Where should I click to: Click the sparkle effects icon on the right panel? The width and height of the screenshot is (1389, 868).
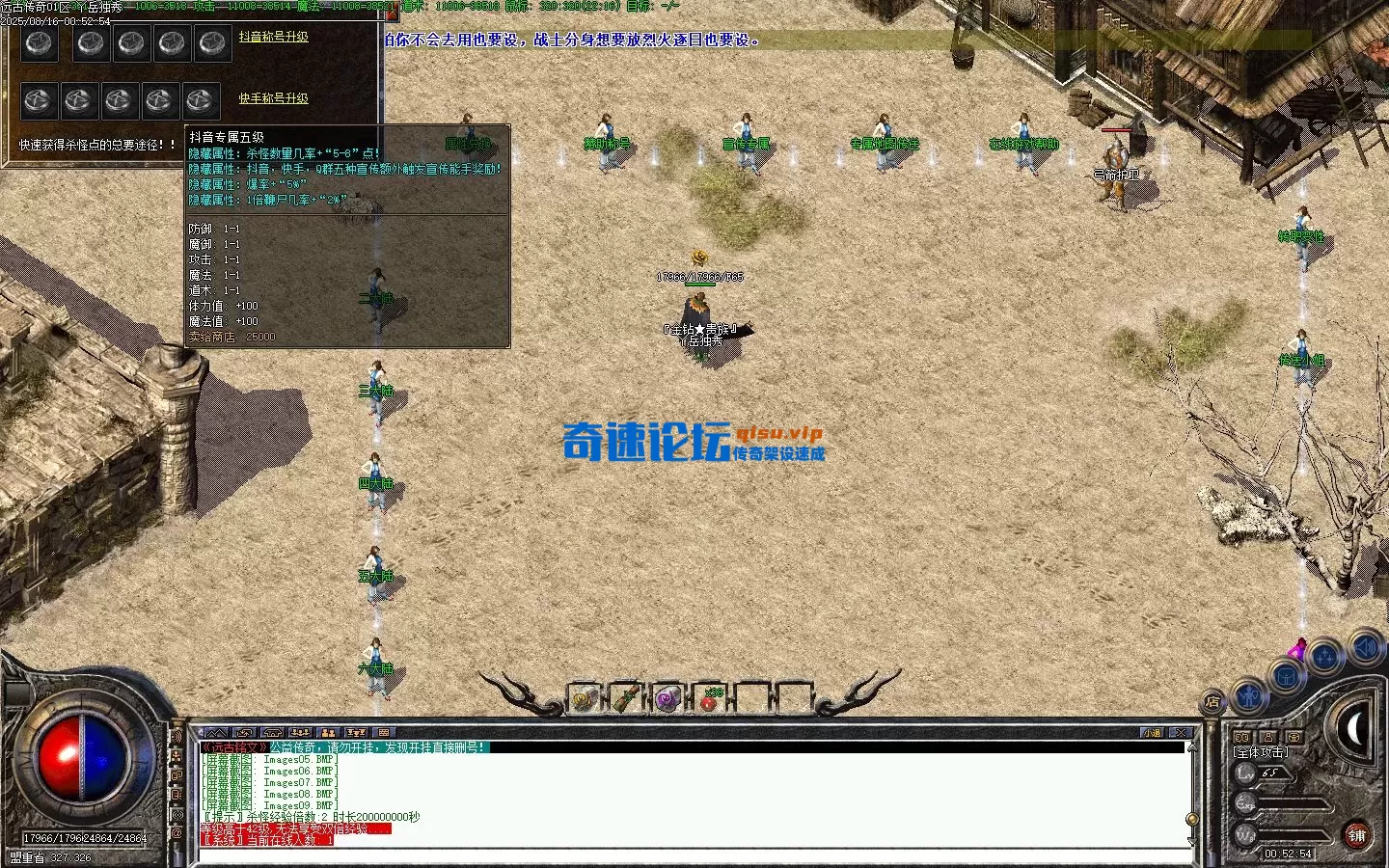pos(1323,654)
